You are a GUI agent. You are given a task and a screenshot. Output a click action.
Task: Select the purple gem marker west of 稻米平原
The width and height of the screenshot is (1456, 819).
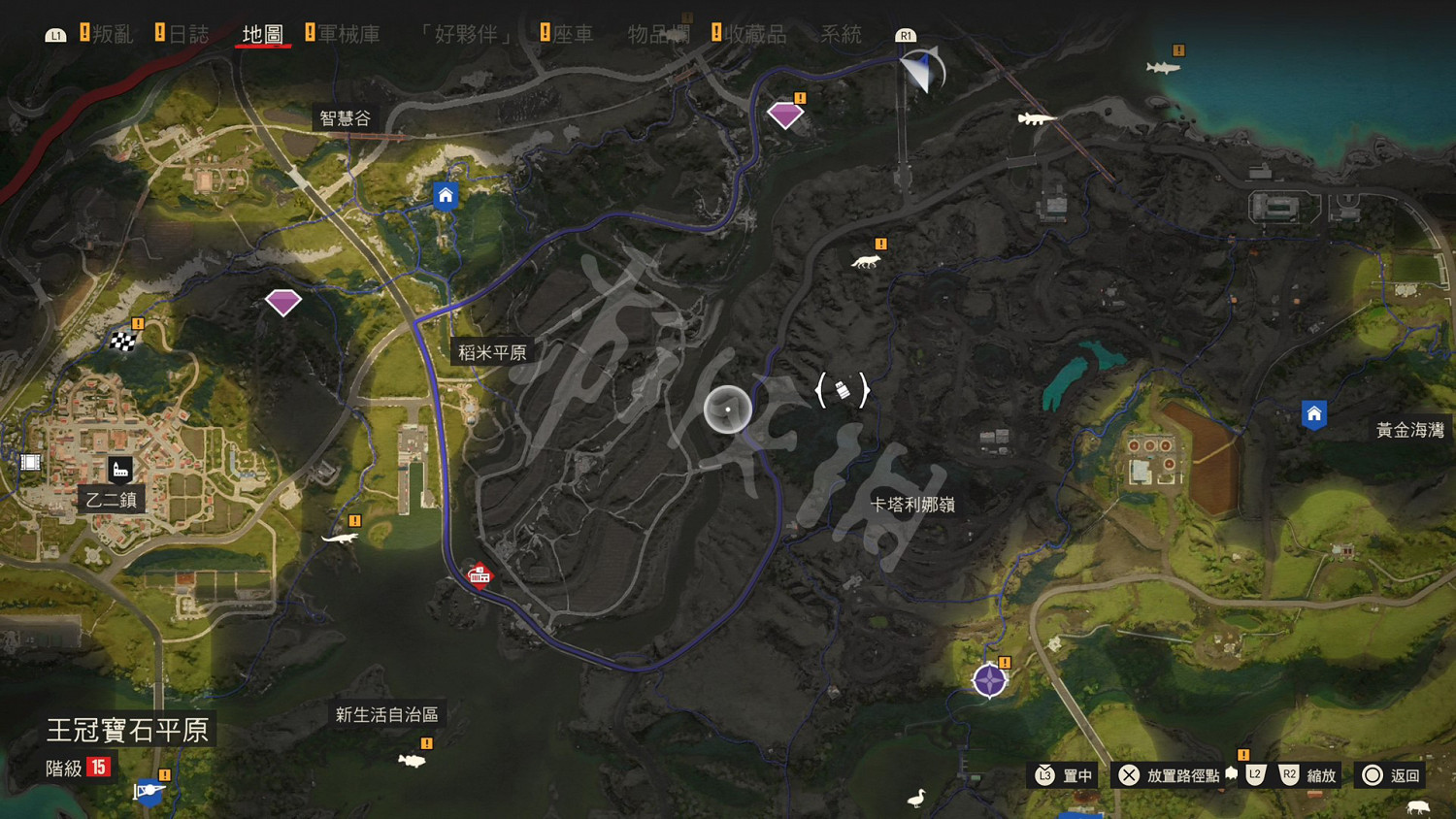pos(282,302)
